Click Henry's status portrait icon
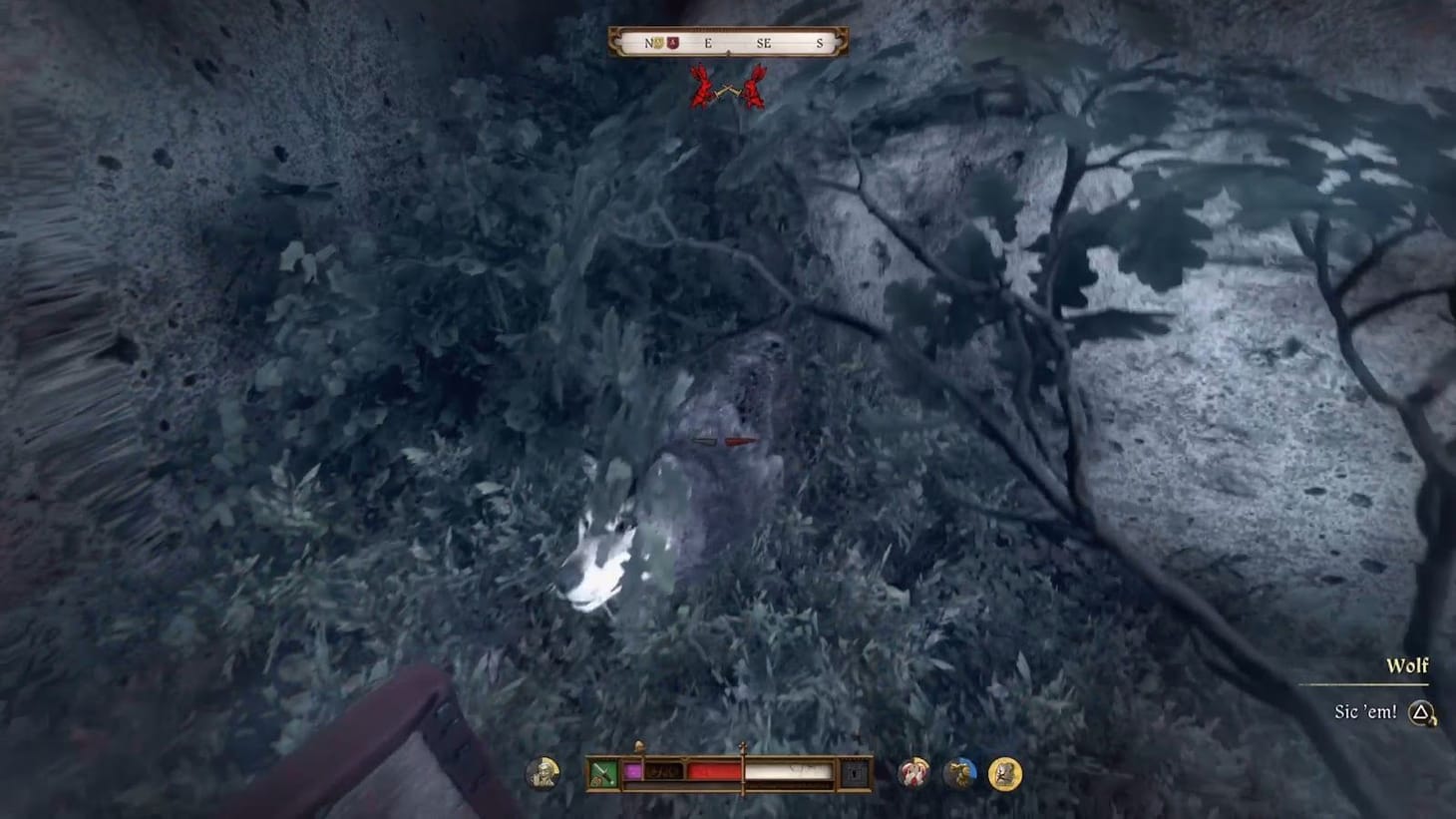Viewport: 1456px width, 819px height. tap(546, 771)
